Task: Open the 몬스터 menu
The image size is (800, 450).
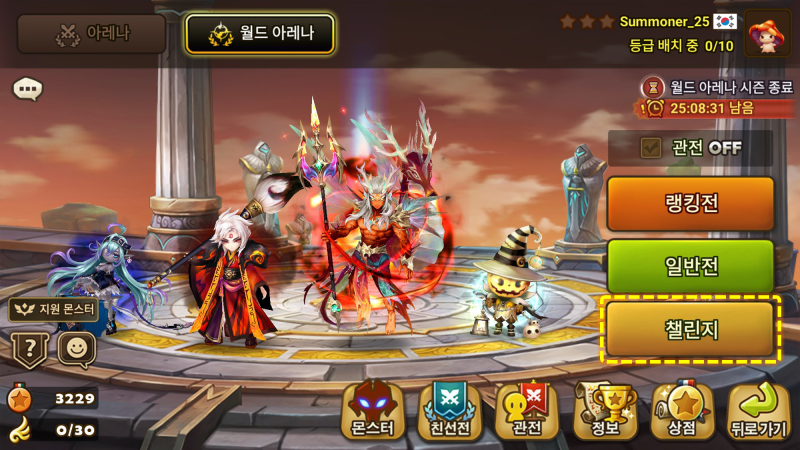Action: tap(373, 410)
